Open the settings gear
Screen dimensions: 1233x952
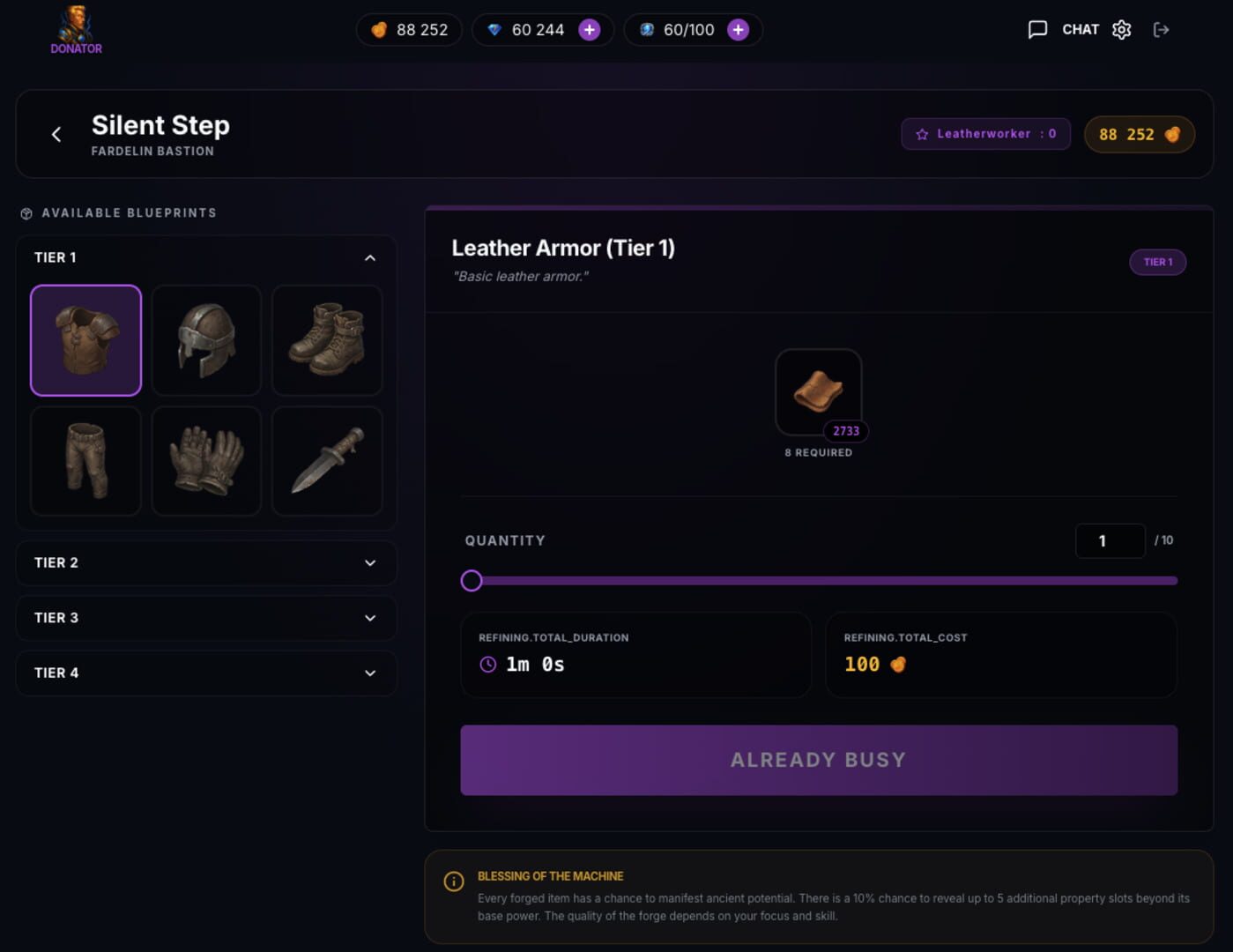1121,29
